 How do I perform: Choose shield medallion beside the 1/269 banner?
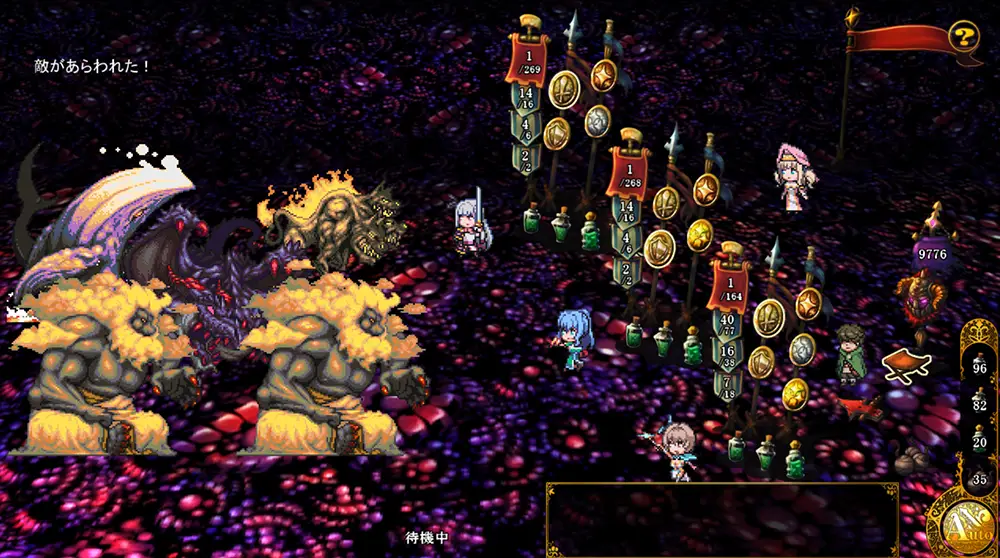point(556,131)
